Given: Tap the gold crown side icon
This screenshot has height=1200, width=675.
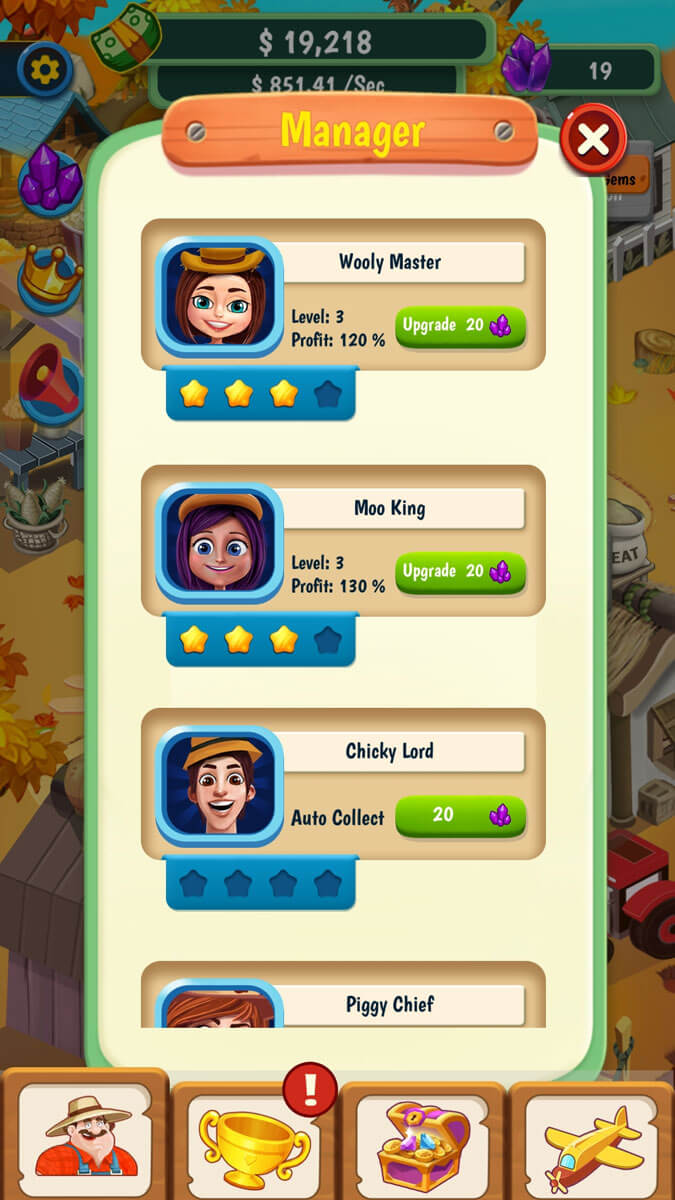Looking at the screenshot, I should (x=50, y=275).
